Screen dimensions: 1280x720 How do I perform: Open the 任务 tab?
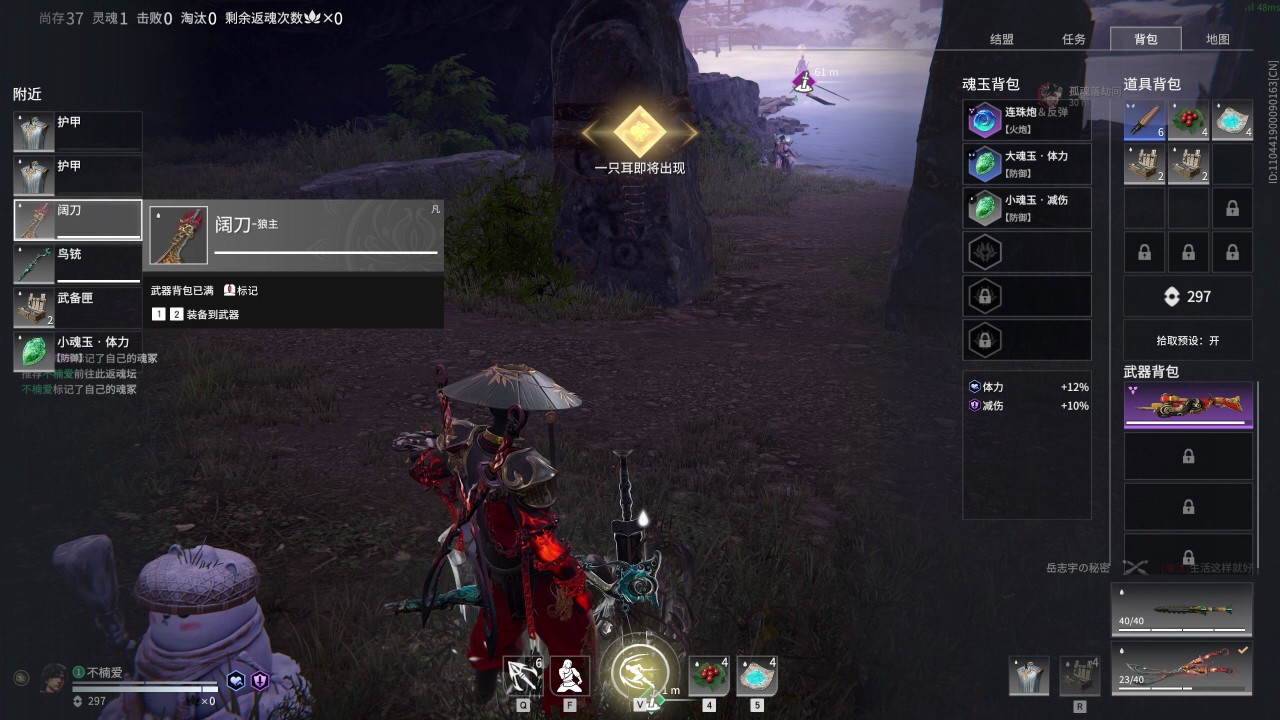pos(1074,39)
